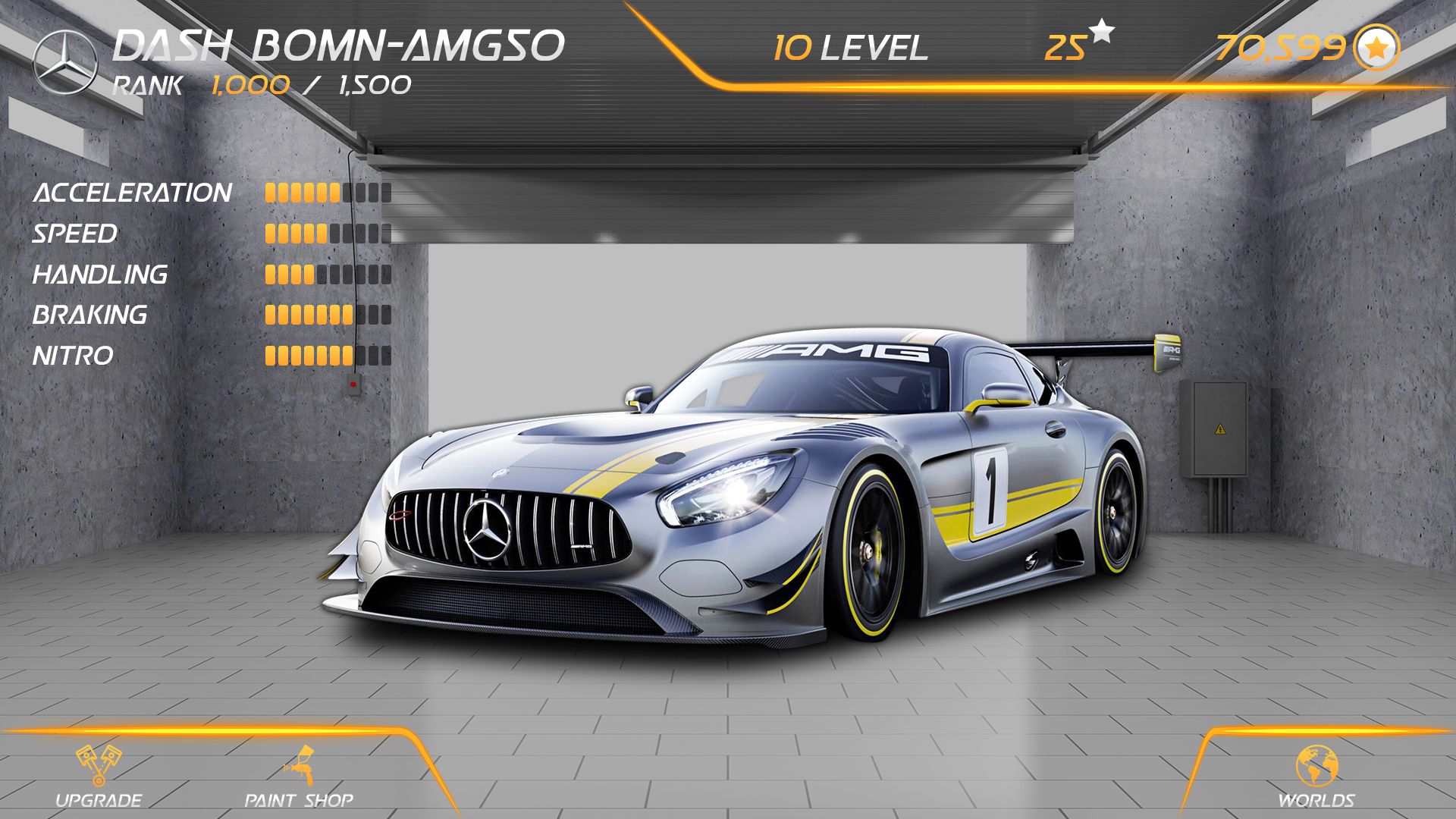This screenshot has width=1456, height=819.
Task: Enter the Paint Shop
Action: click(x=299, y=776)
